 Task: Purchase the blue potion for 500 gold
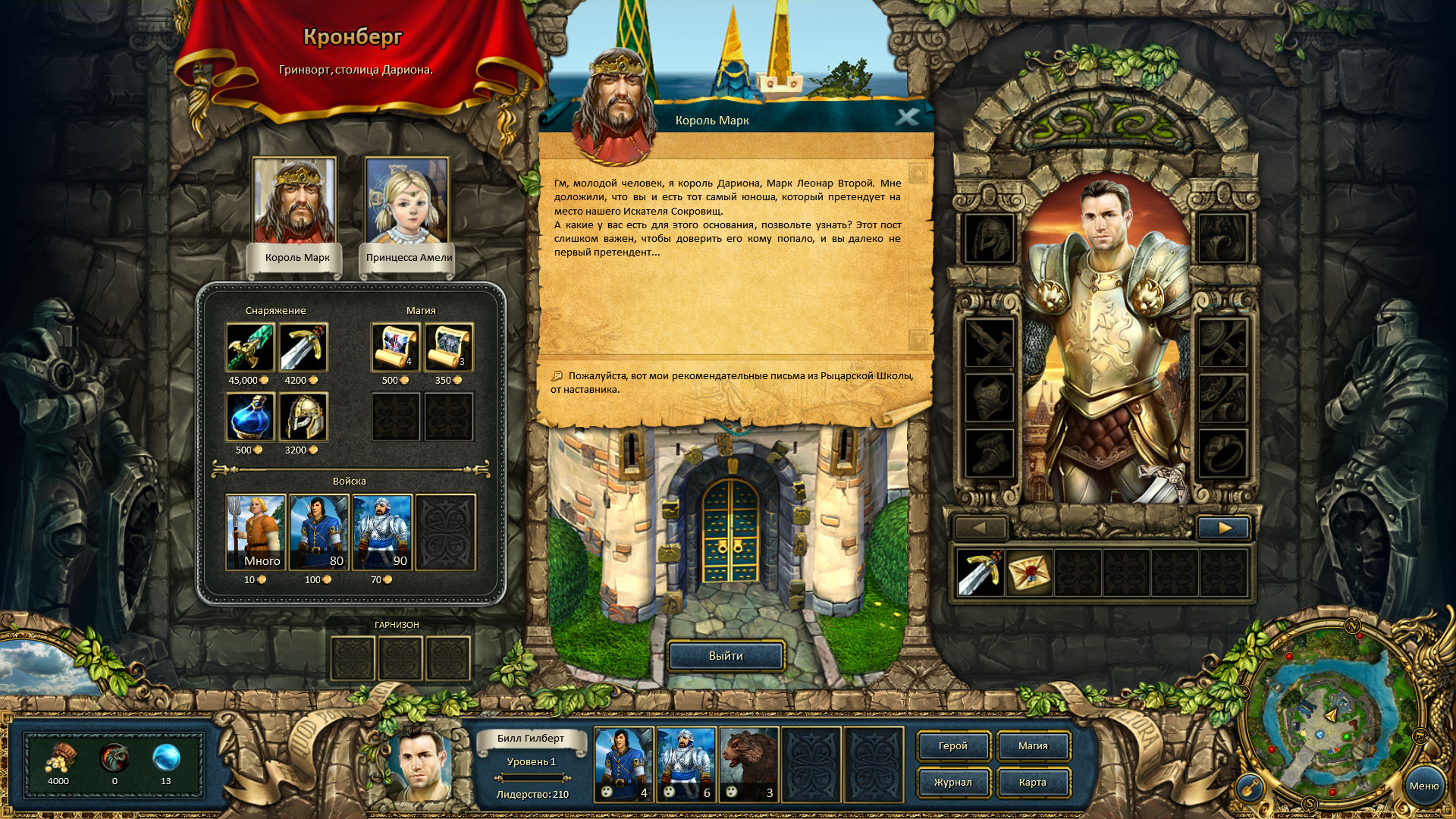(x=249, y=417)
